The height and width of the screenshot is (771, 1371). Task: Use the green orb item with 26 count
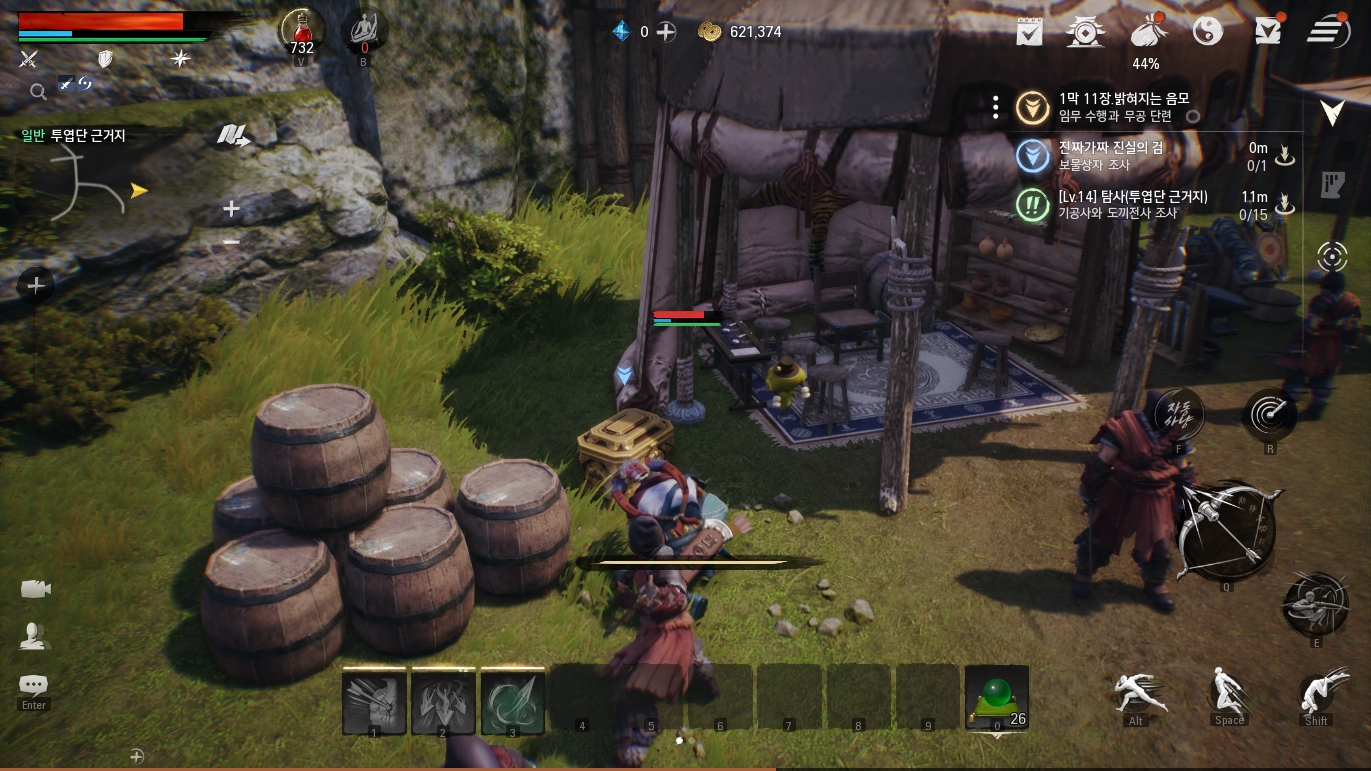[x=996, y=698]
